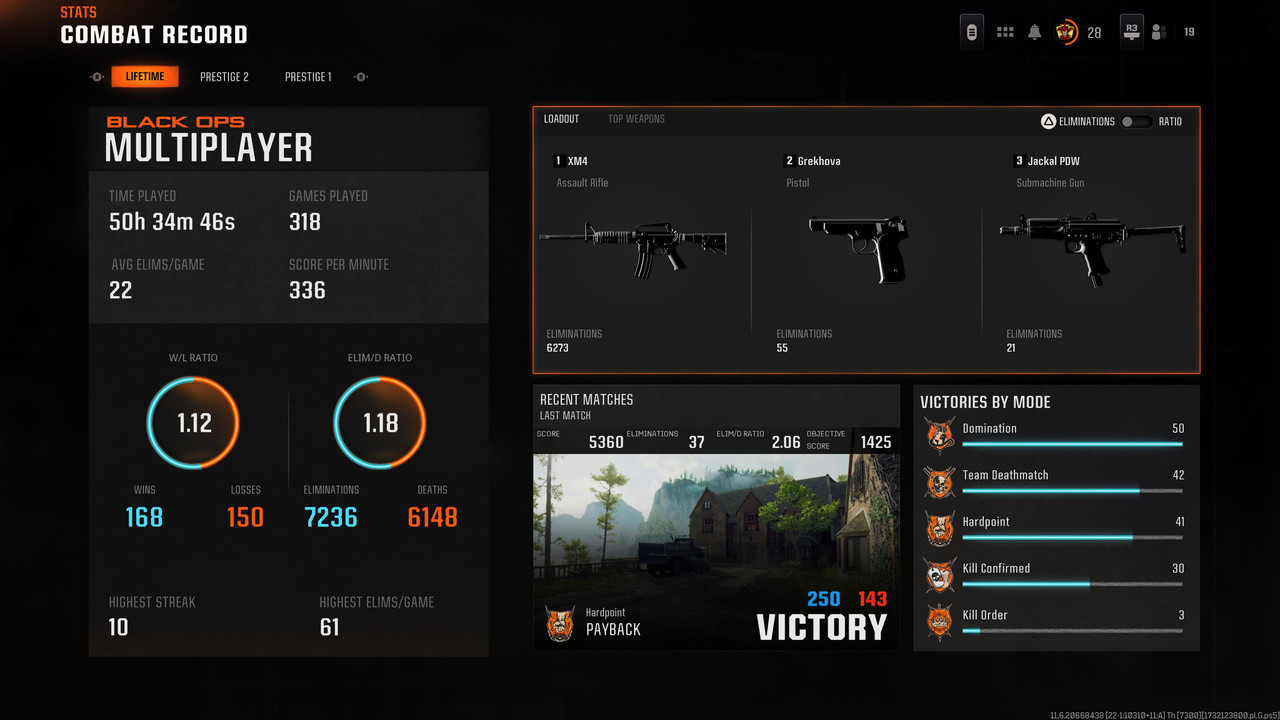
Task: View the player rank emblem
Action: pos(1067,32)
